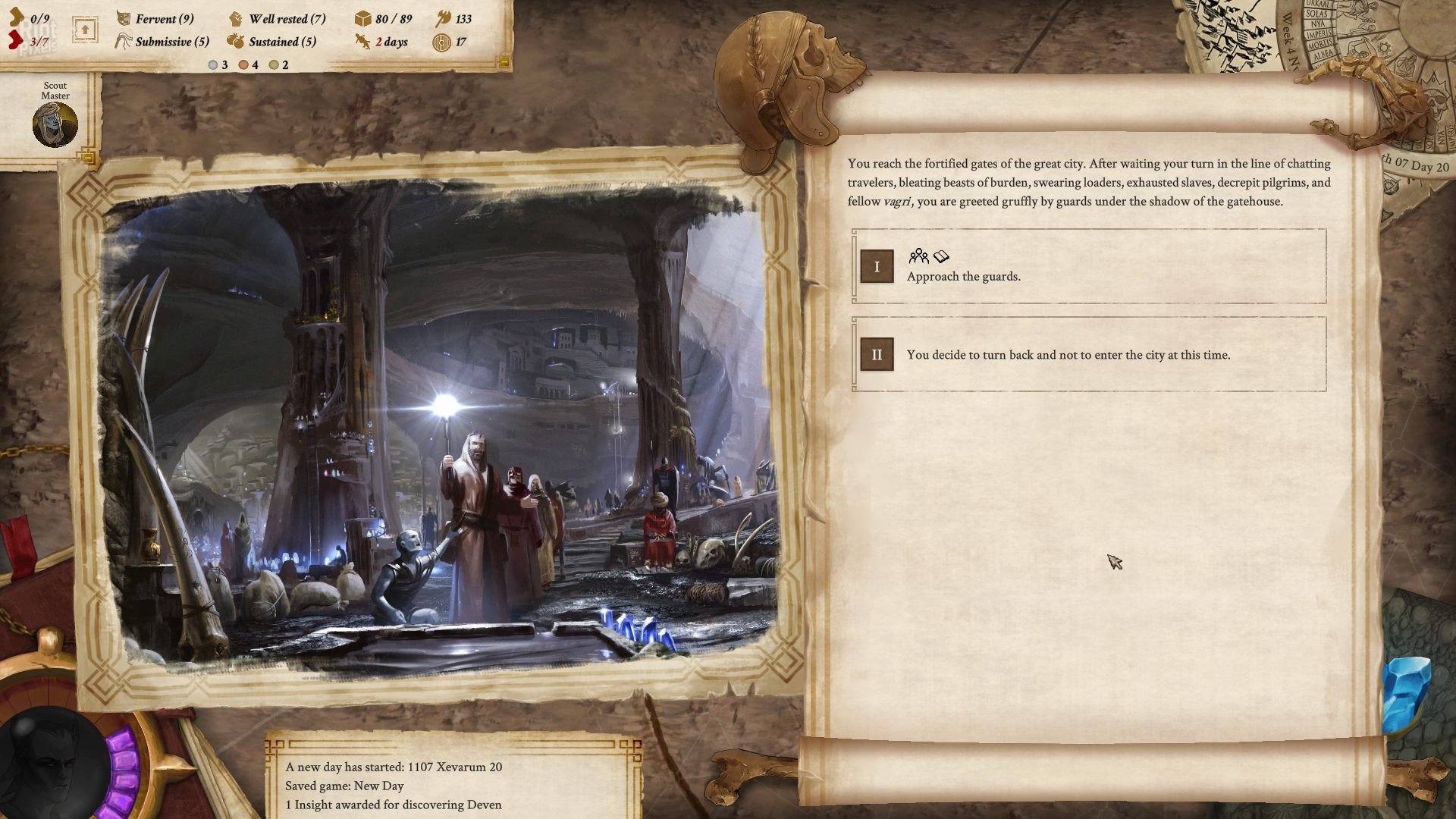Click the shield defense icon showing 17
Viewport: 1456px width, 819px height.
pyautogui.click(x=441, y=43)
